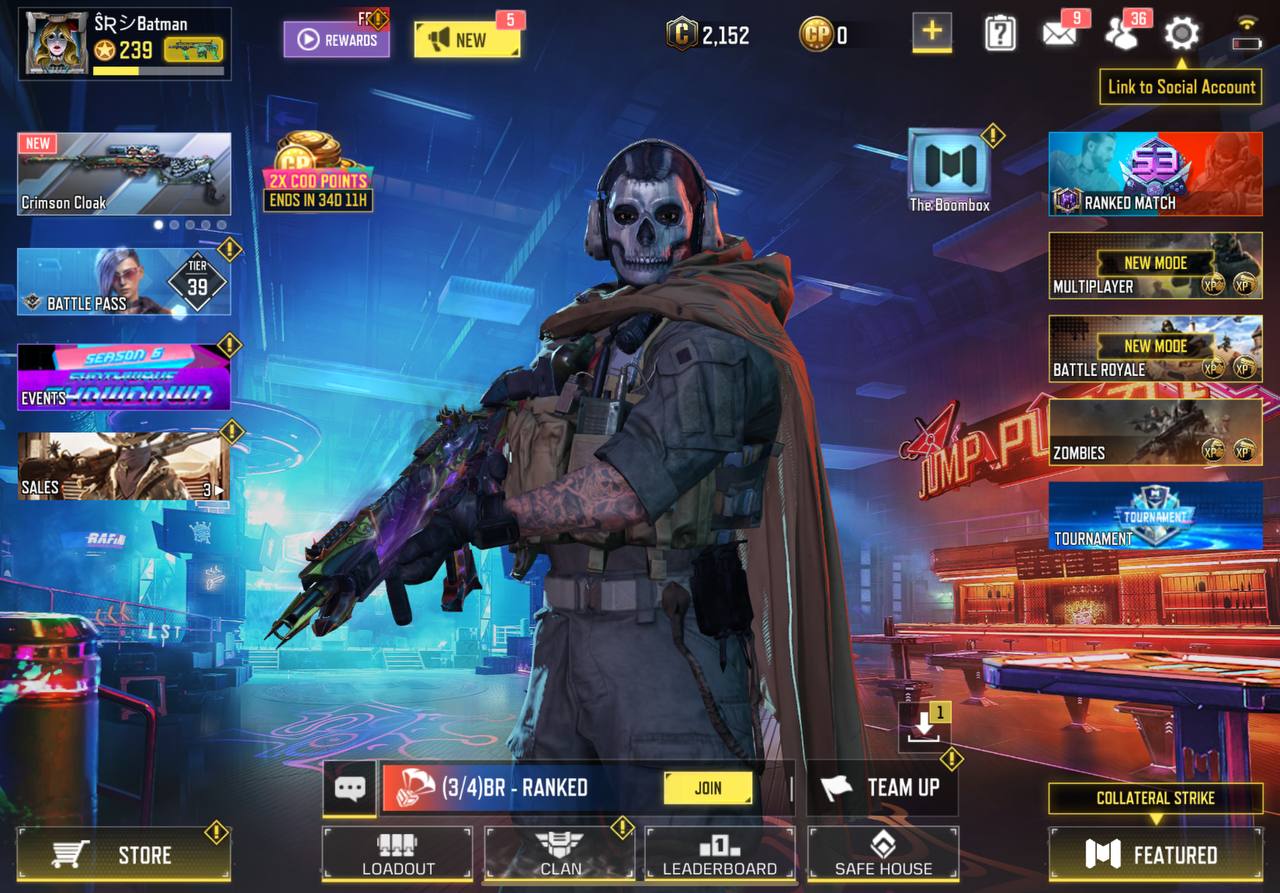This screenshot has height=893, width=1280.
Task: Click the plus icon to buy CP
Action: (931, 33)
